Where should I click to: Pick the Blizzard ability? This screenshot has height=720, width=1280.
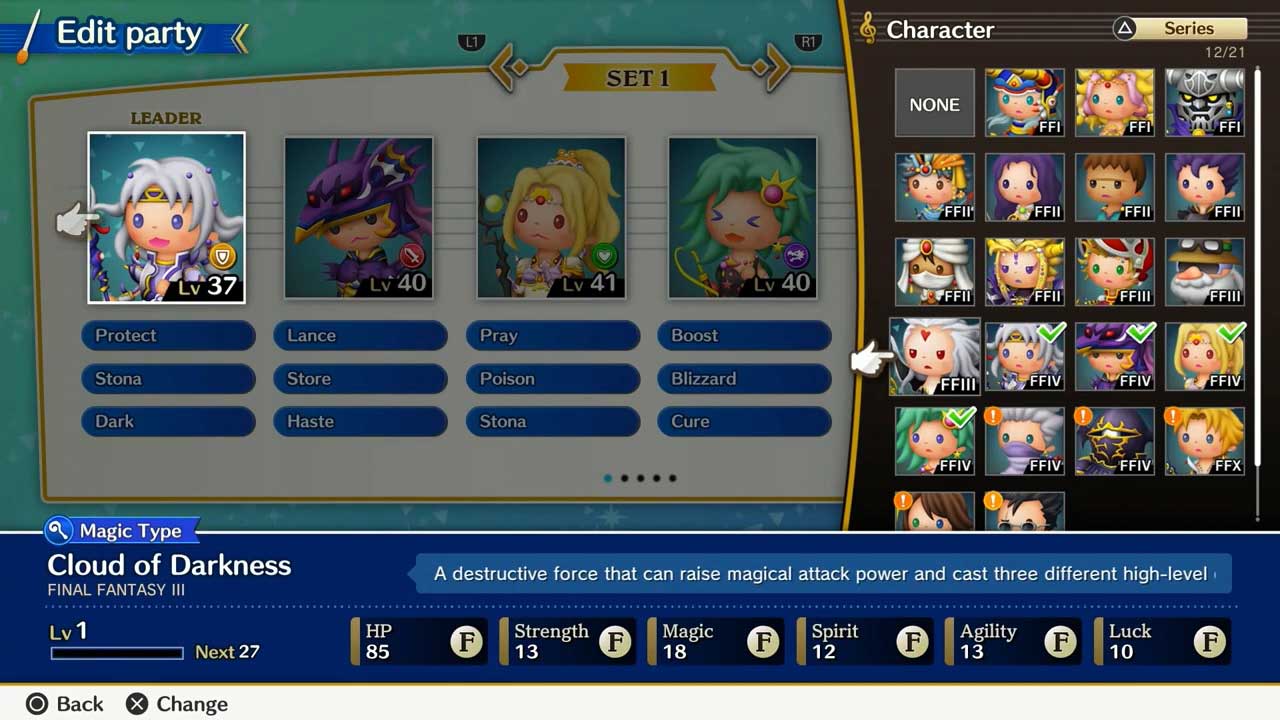(744, 378)
